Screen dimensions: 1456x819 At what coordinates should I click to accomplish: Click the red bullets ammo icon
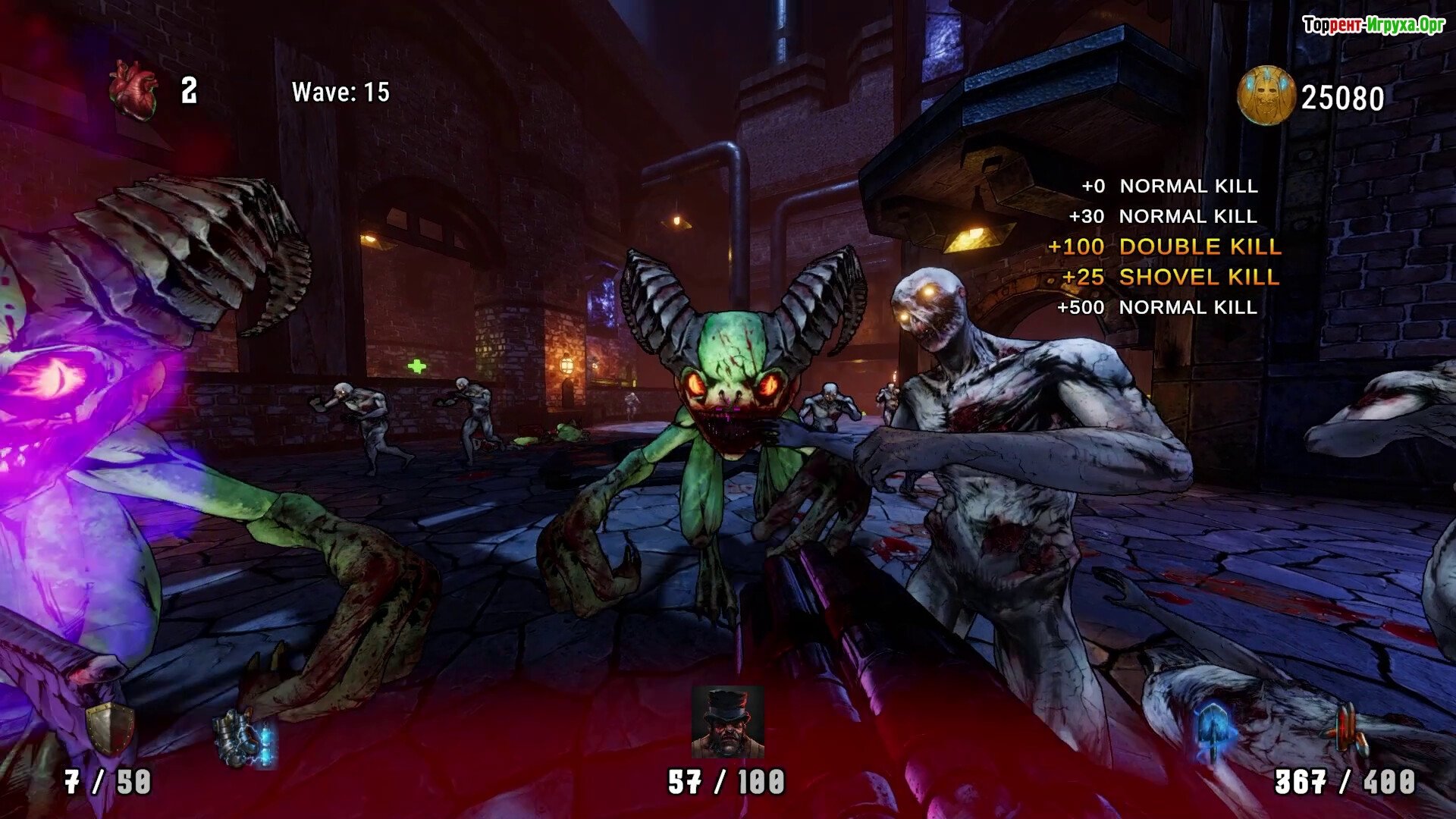(x=1345, y=730)
